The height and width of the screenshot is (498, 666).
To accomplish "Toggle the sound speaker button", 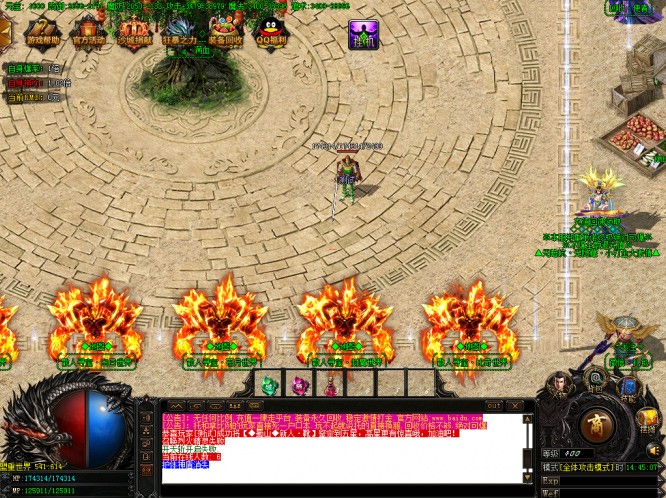I will 654,450.
